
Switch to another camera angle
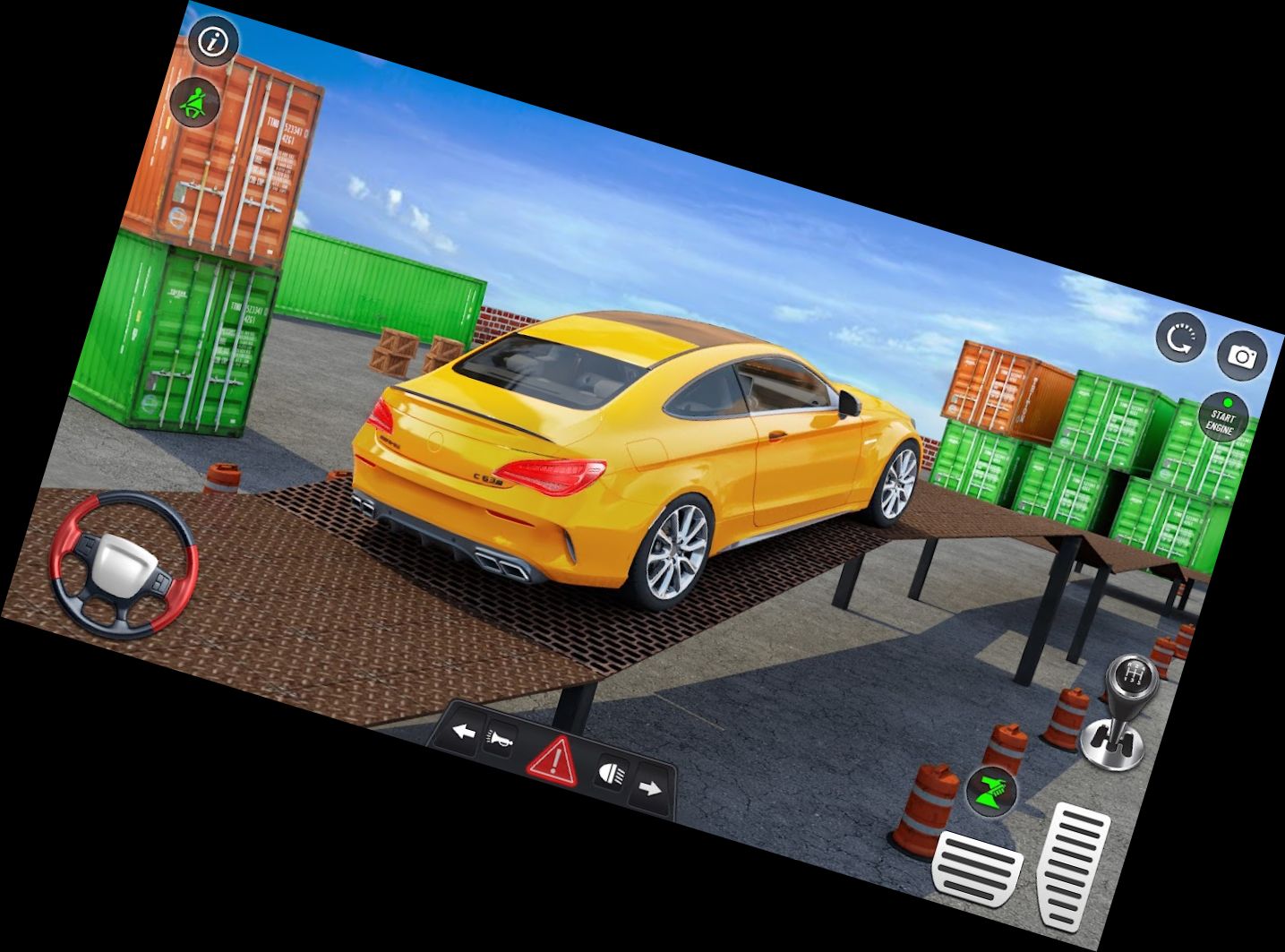click(1245, 356)
